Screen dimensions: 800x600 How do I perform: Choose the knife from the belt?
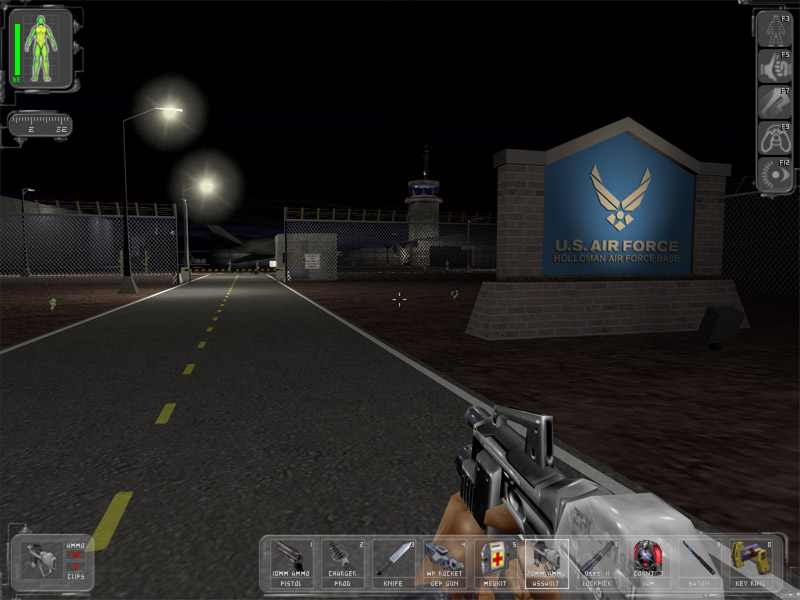click(393, 564)
